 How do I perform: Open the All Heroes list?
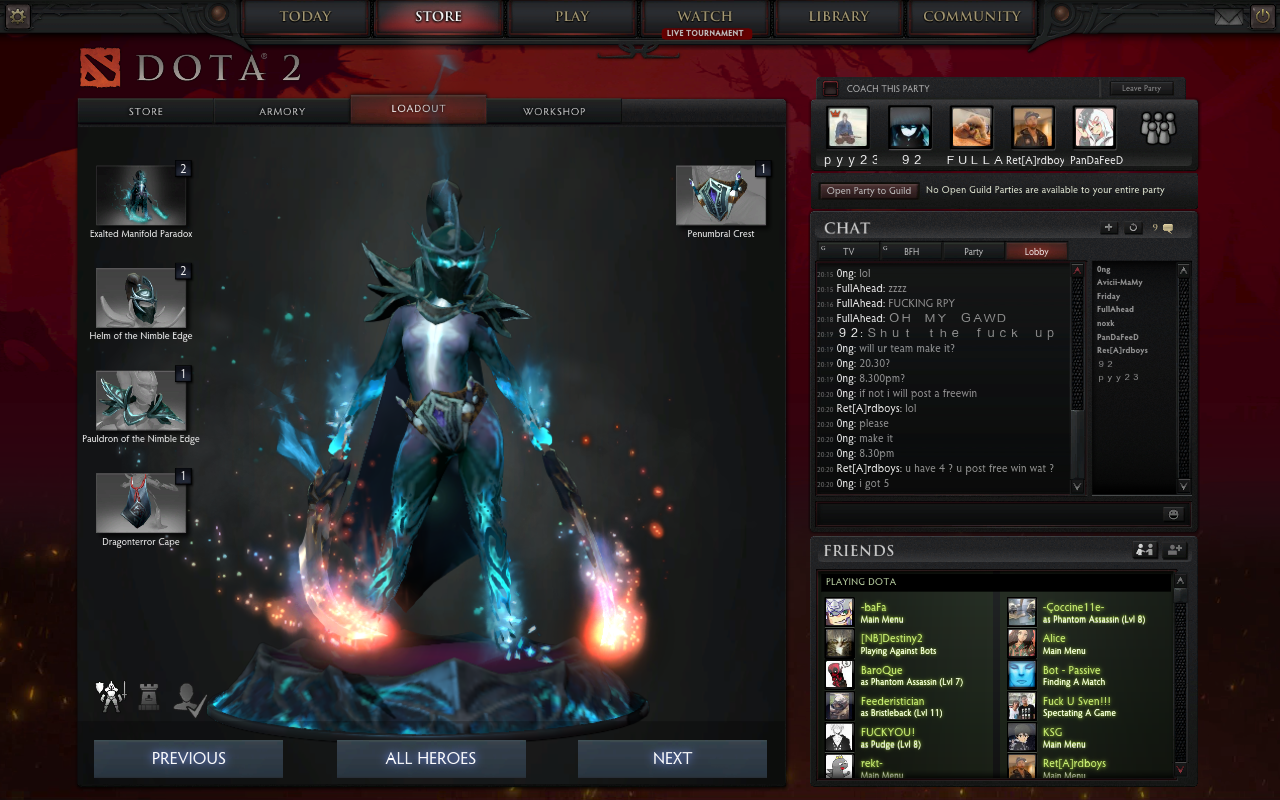pyautogui.click(x=431, y=758)
